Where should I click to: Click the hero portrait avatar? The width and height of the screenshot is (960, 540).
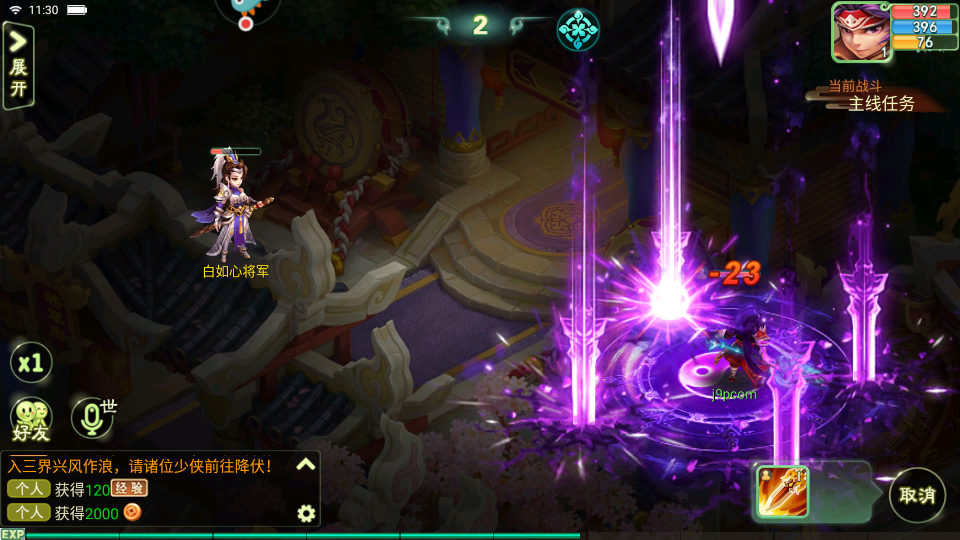point(860,31)
